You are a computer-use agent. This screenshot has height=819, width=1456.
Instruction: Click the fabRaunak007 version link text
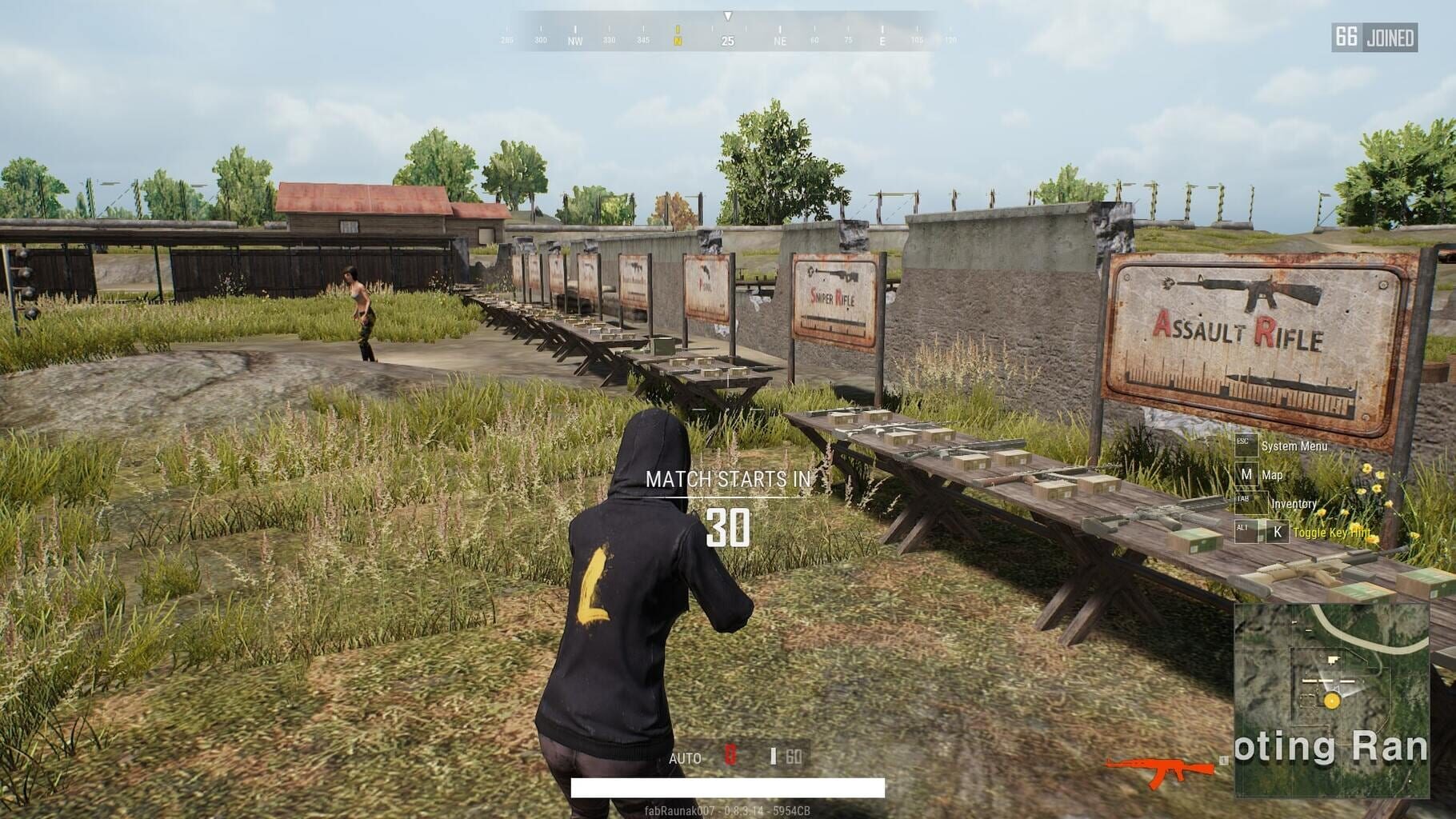click(728, 809)
